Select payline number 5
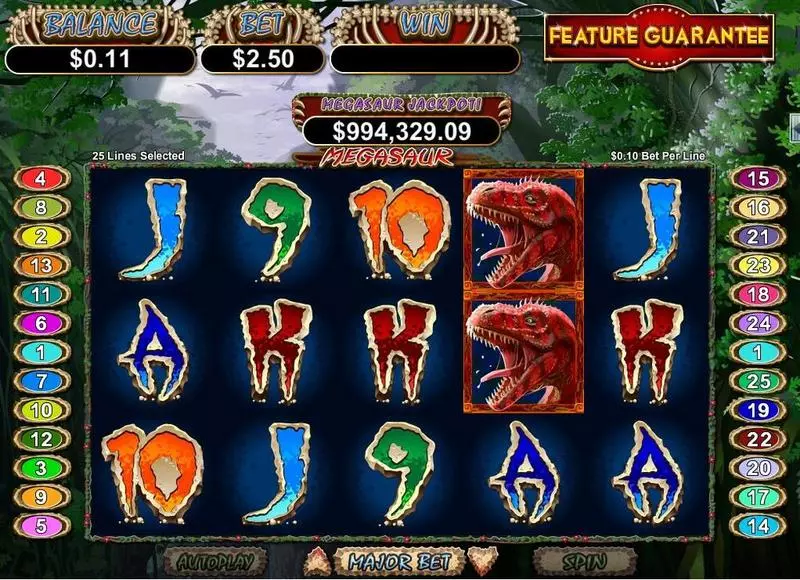This screenshot has width=800, height=580. 40,525
